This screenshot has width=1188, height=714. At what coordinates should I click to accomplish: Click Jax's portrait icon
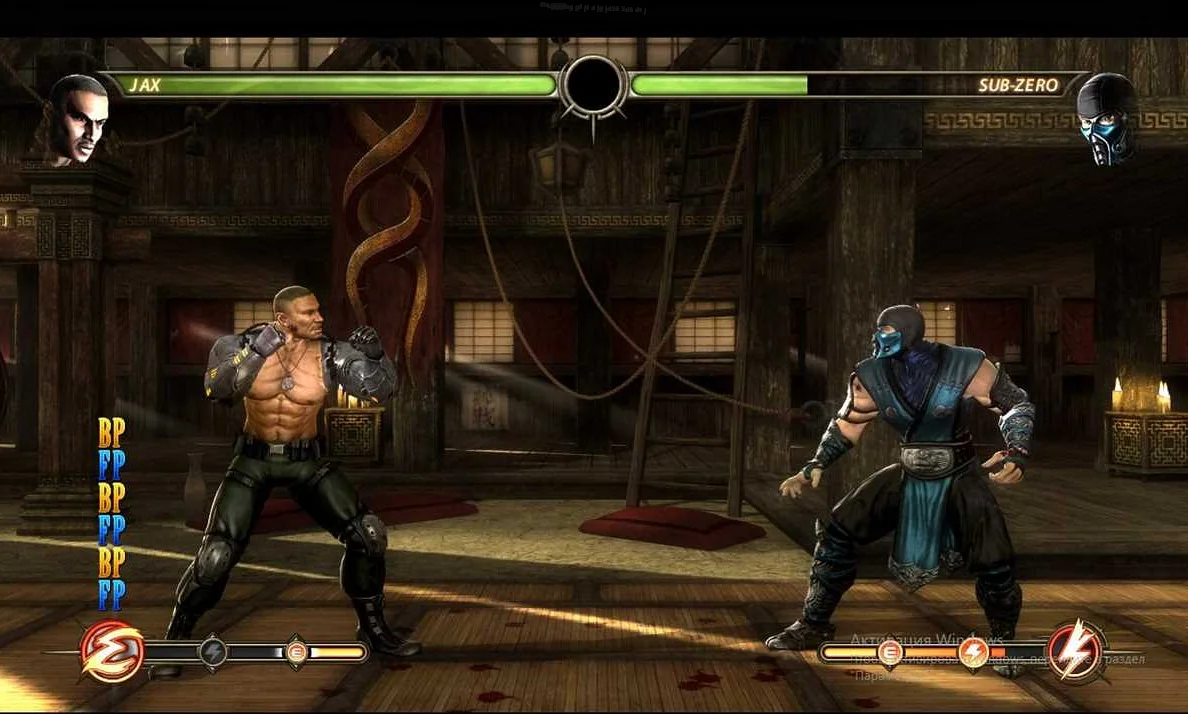(77, 119)
